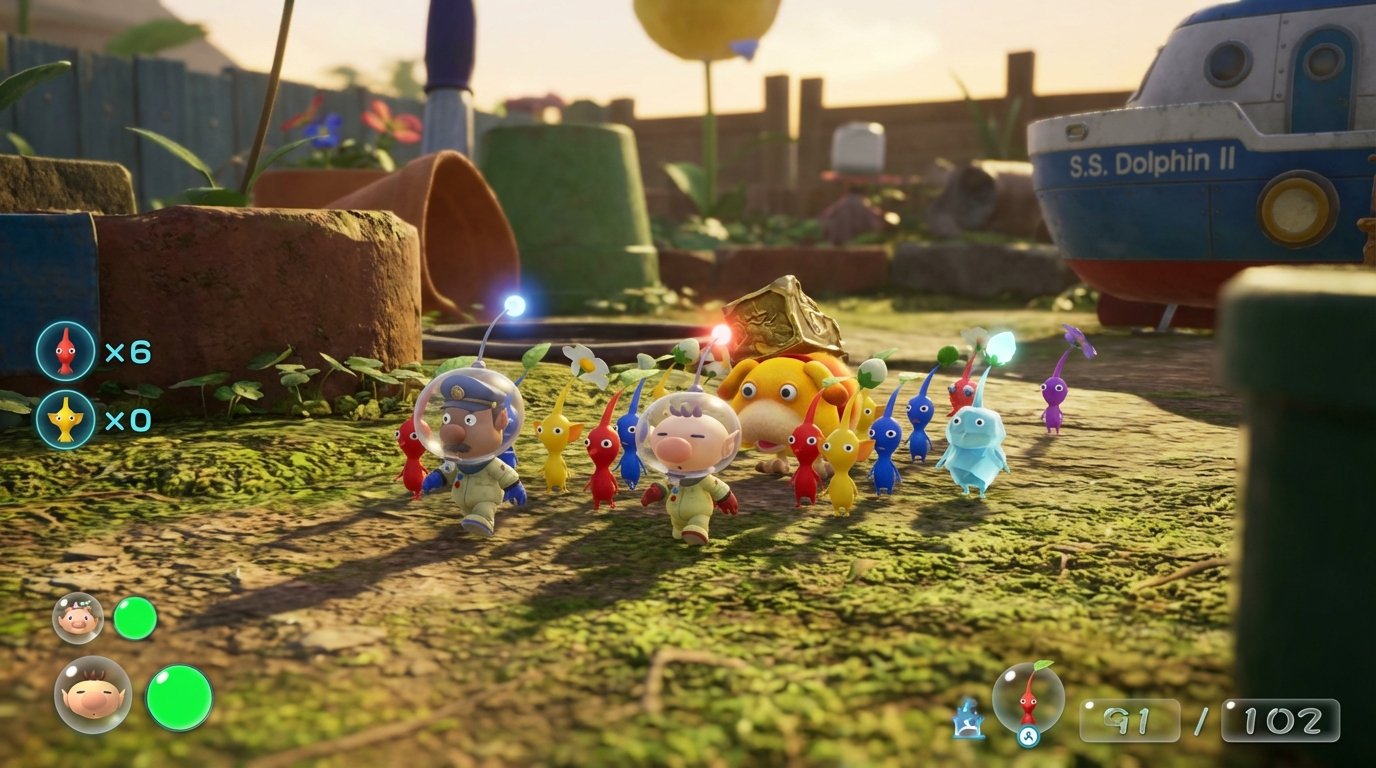Click the whistle badge on the squad icon

click(1026, 734)
